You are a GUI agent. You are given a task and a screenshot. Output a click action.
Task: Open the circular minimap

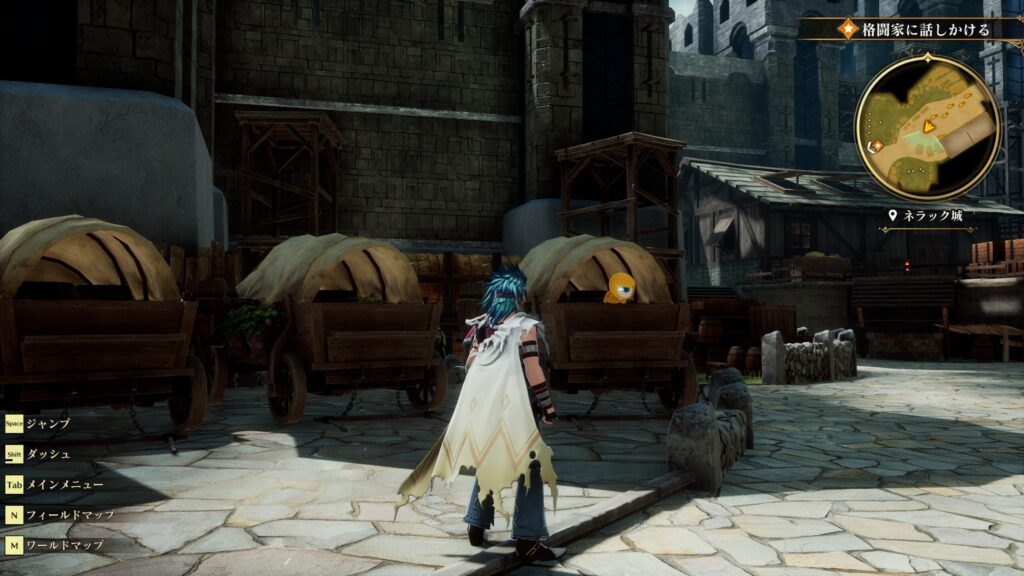pyautogui.click(x=927, y=127)
